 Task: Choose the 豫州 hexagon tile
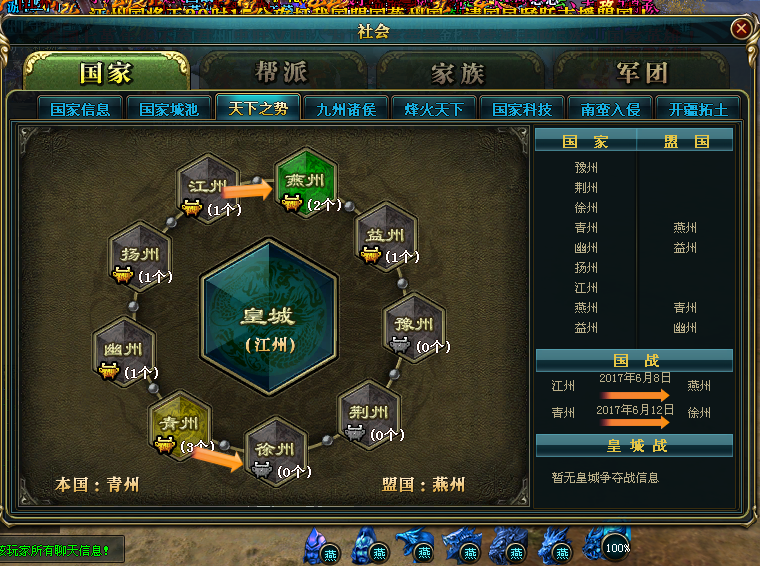[x=414, y=325]
